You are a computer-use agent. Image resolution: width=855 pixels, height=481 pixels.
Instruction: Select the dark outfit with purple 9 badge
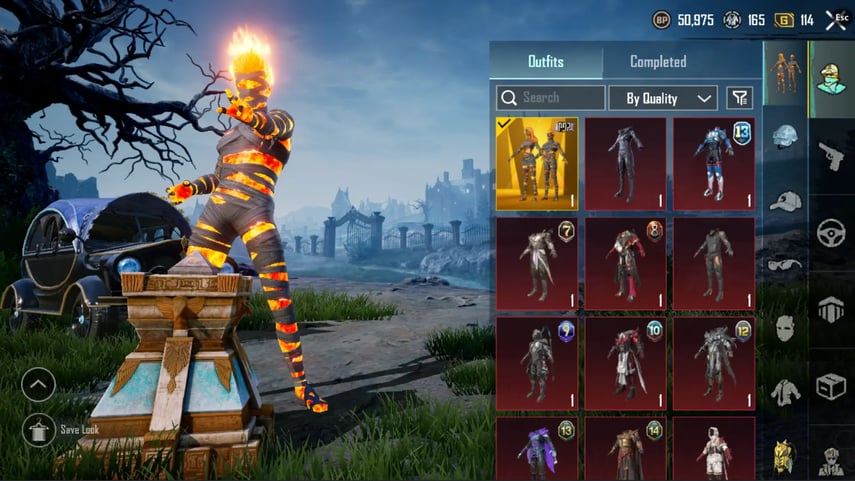[537, 364]
